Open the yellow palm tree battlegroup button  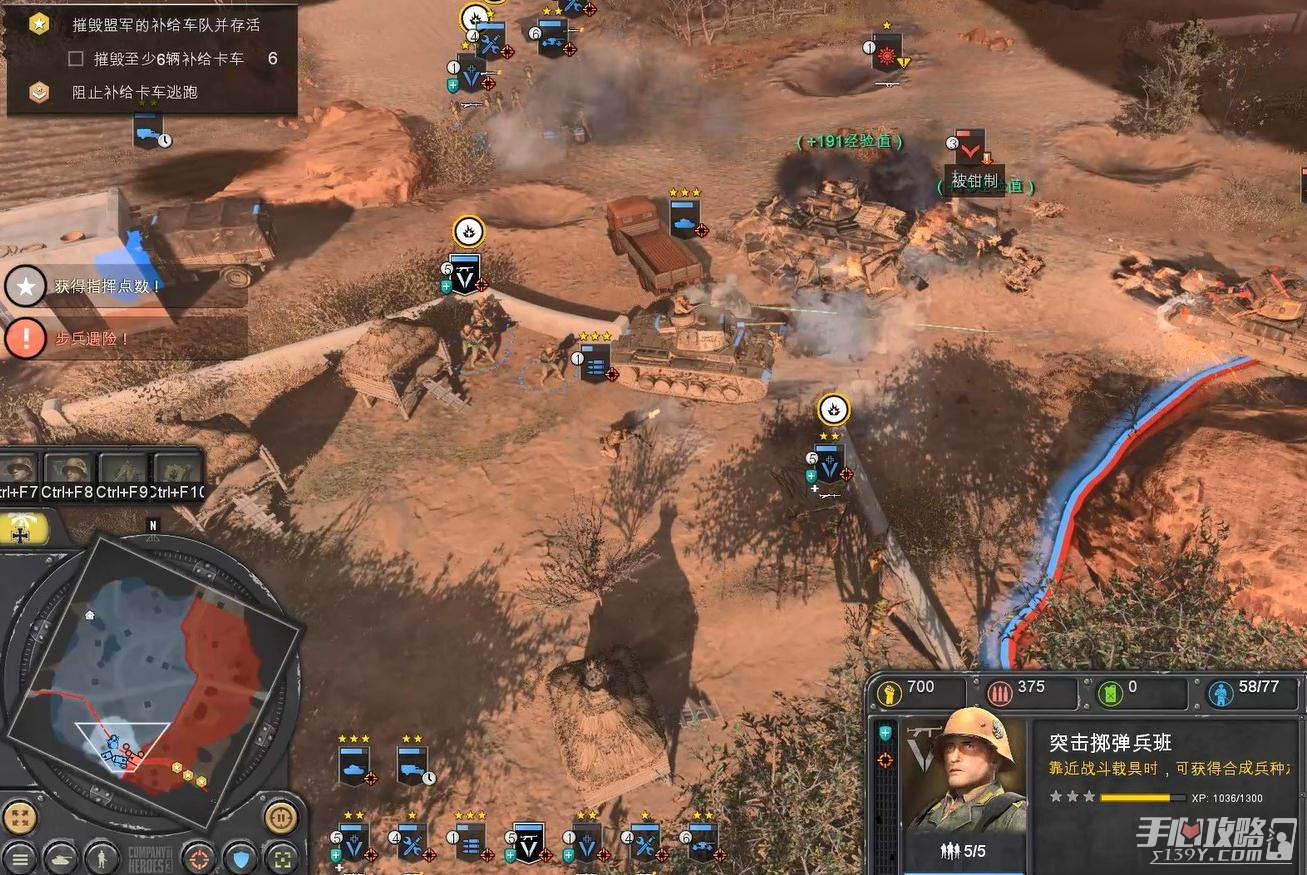point(20,533)
